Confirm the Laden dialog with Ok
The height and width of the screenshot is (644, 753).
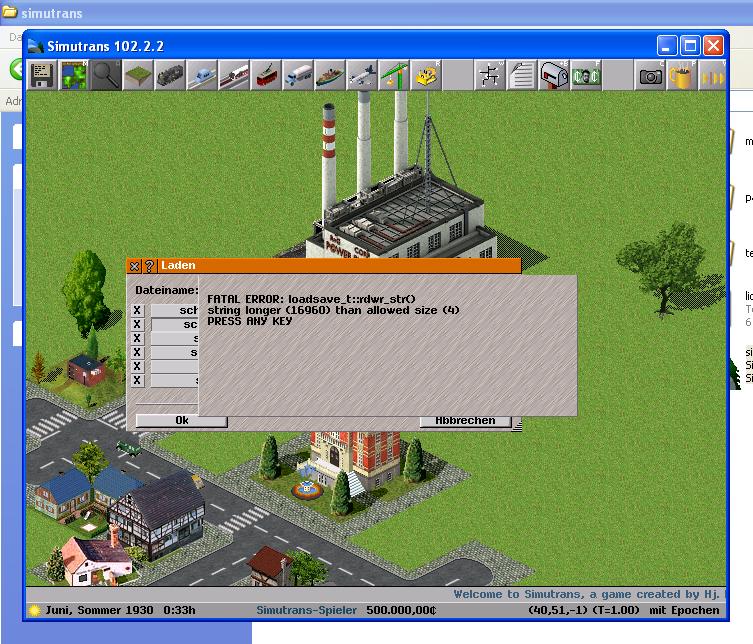tap(182, 421)
